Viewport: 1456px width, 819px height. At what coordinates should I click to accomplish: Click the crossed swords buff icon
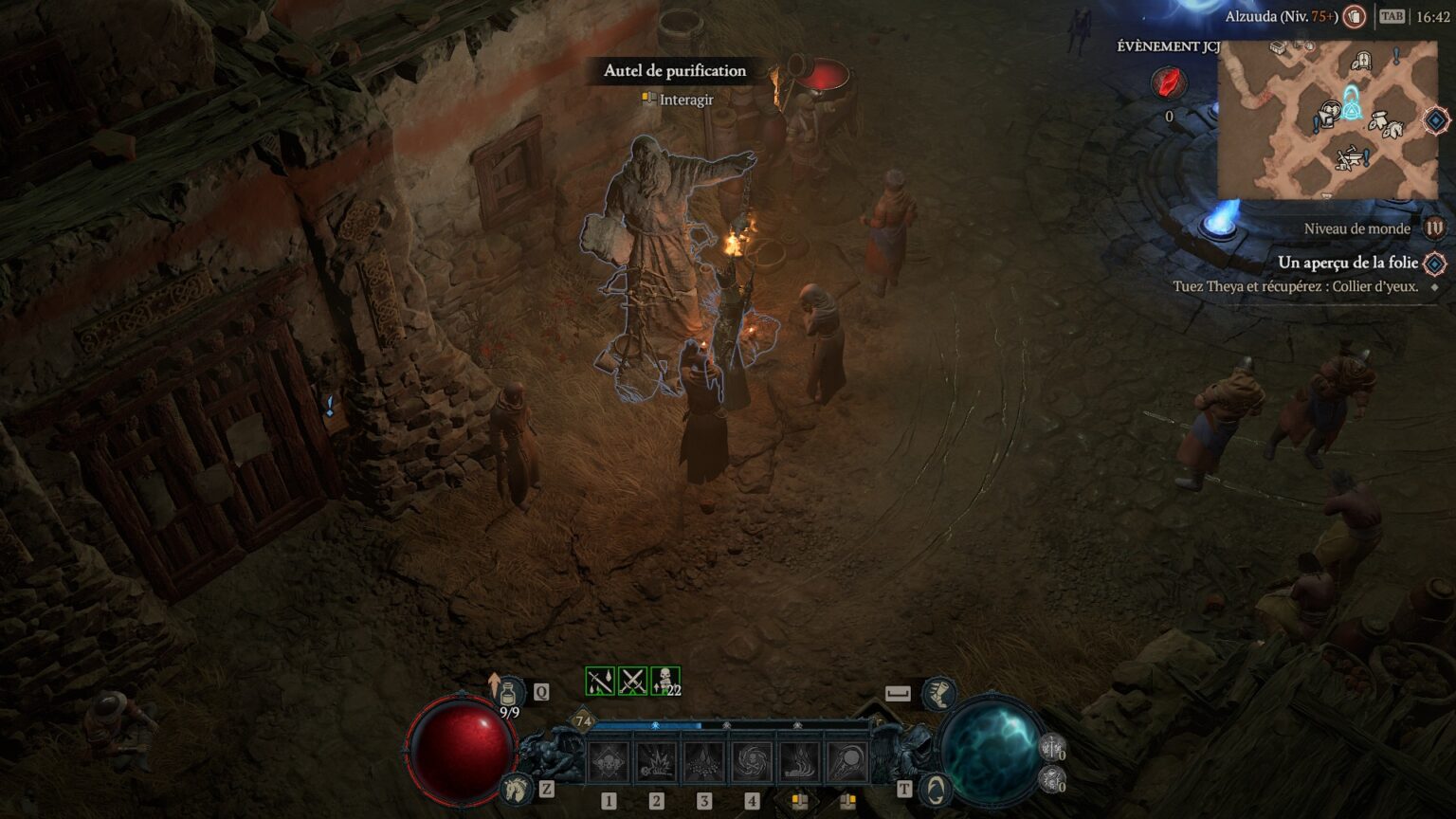[632, 681]
